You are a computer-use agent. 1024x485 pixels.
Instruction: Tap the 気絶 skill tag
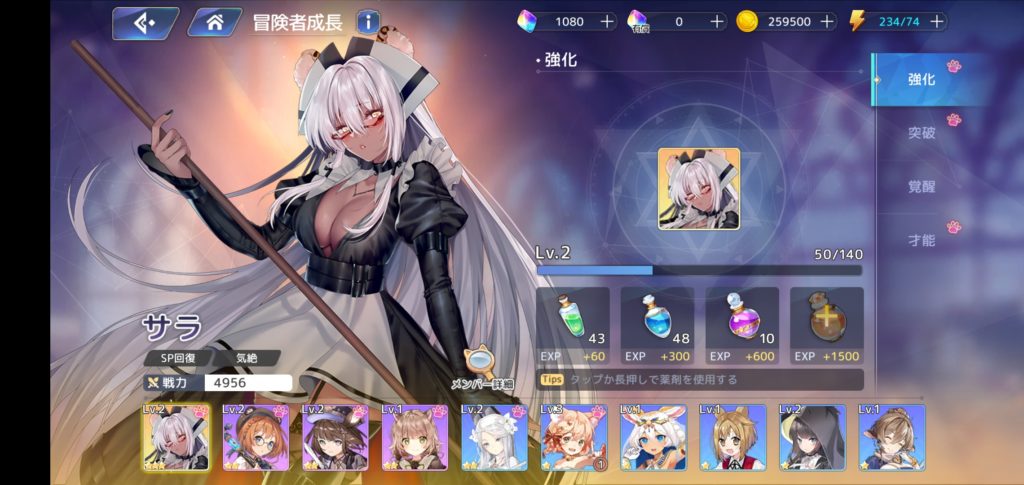[x=246, y=358]
